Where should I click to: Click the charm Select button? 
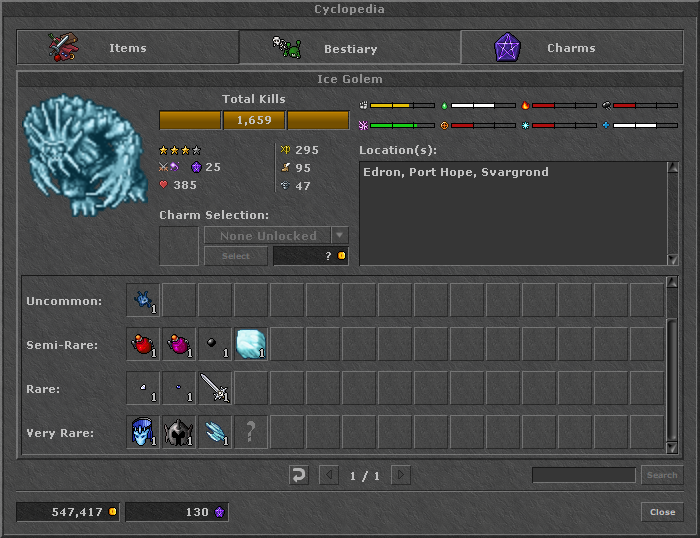tap(235, 256)
